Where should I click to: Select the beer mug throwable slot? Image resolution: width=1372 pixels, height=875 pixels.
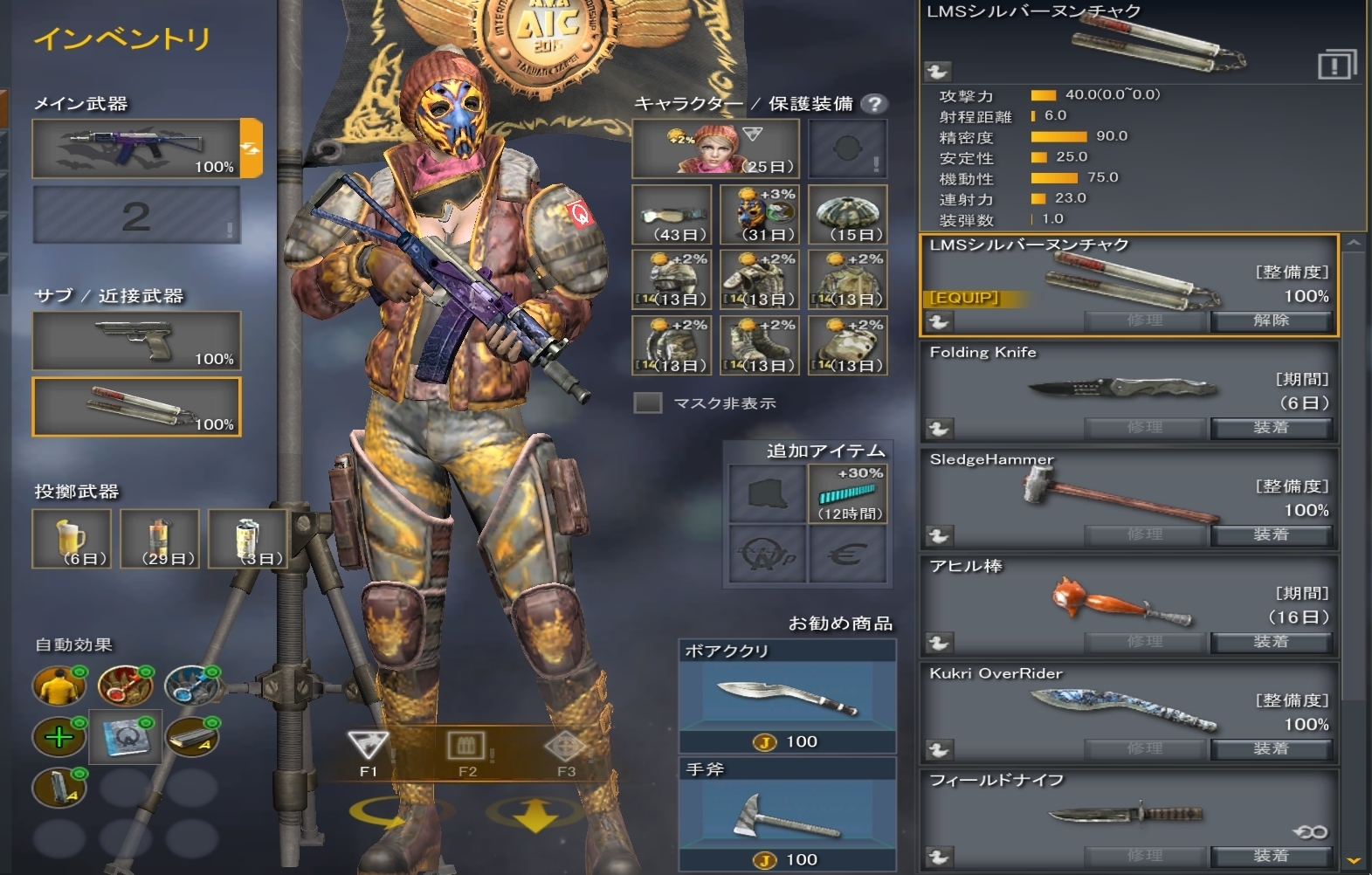[x=72, y=539]
